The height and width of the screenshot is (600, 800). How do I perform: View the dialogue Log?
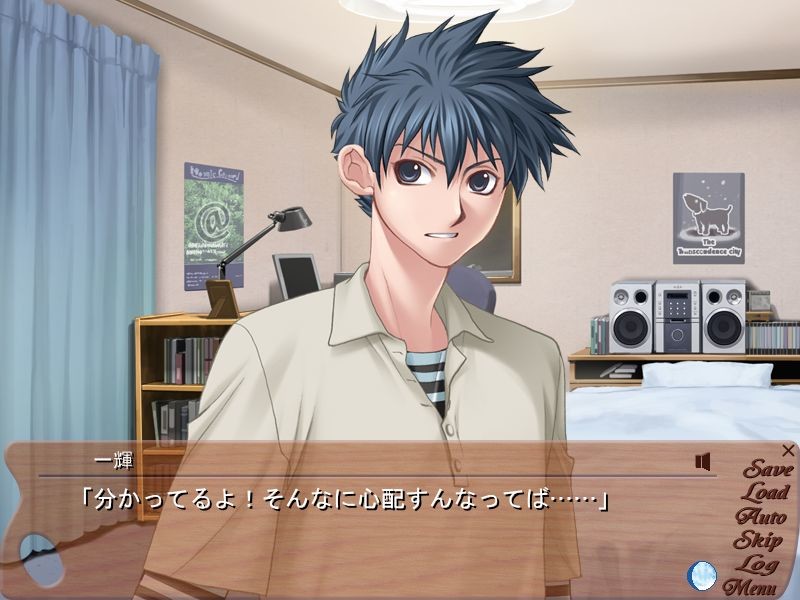click(x=764, y=564)
